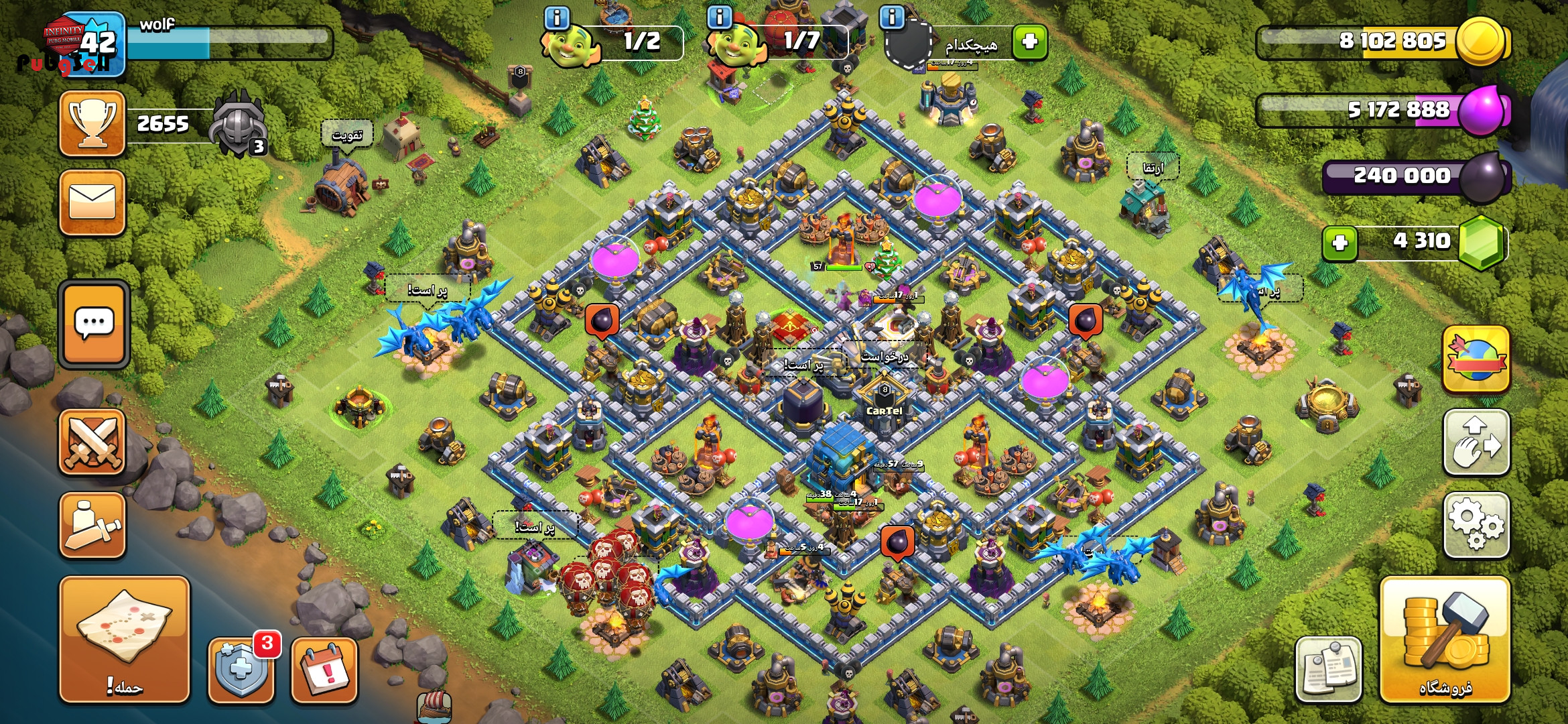Open the shield info button with badge 3
The width and height of the screenshot is (1568, 724).
(241, 669)
